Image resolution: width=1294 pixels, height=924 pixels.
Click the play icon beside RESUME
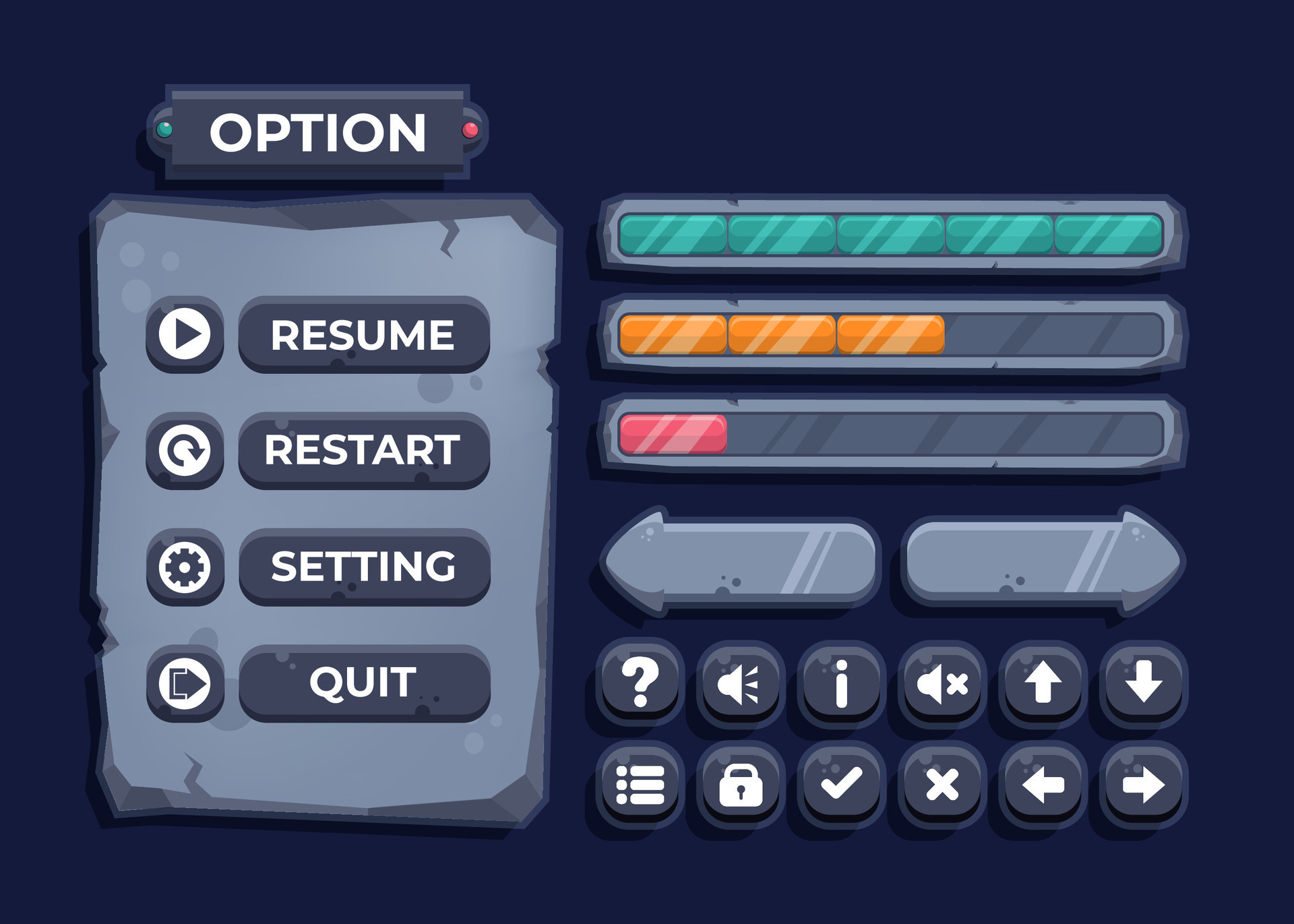tap(185, 335)
